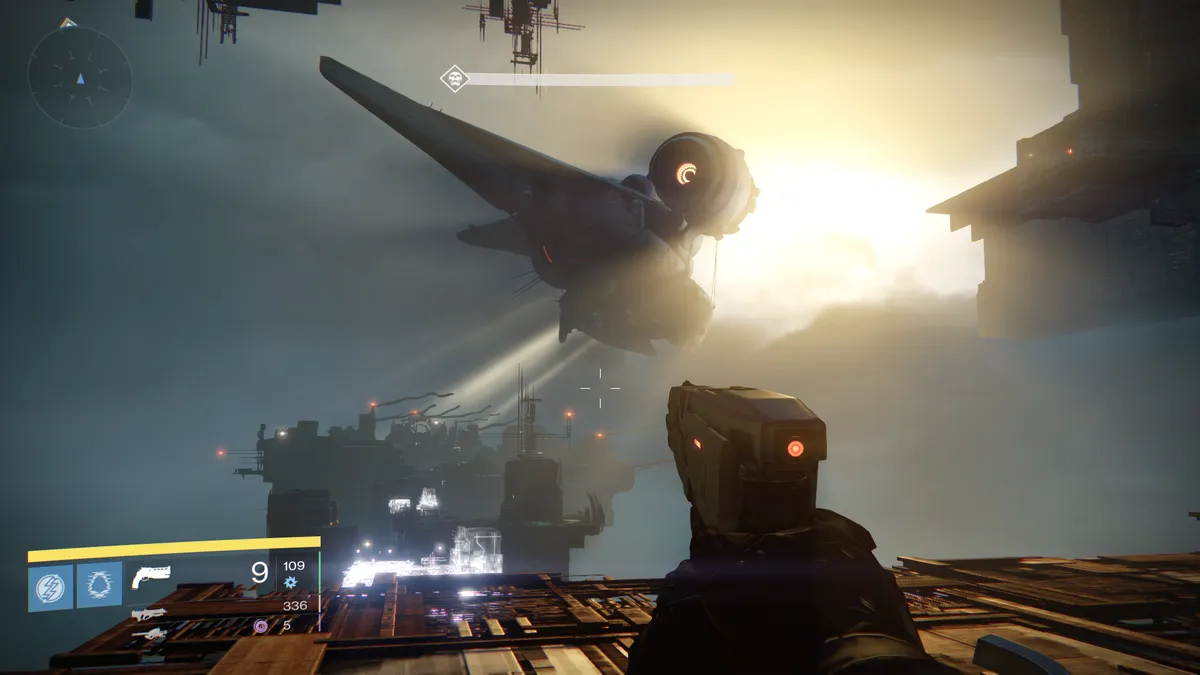Click the circular radar in the corner
Screen dimensions: 1200x675
80,77
